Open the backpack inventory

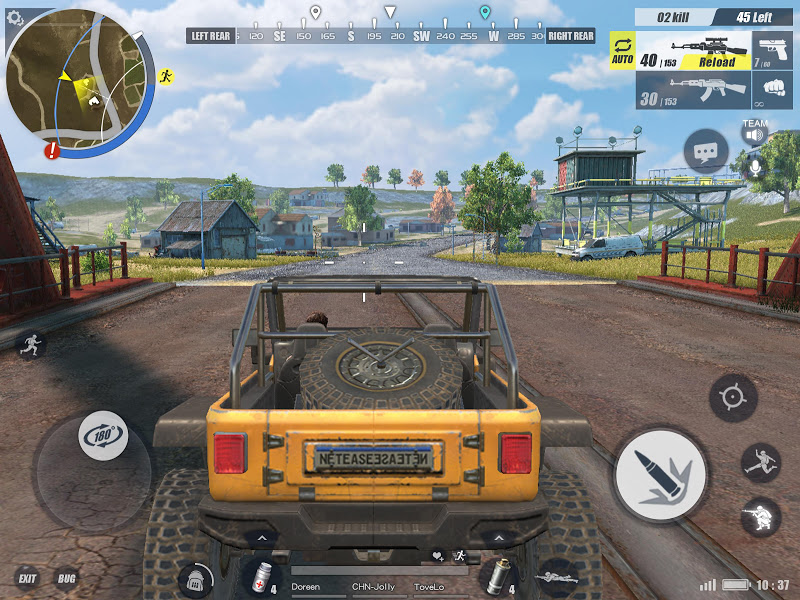click(x=196, y=579)
